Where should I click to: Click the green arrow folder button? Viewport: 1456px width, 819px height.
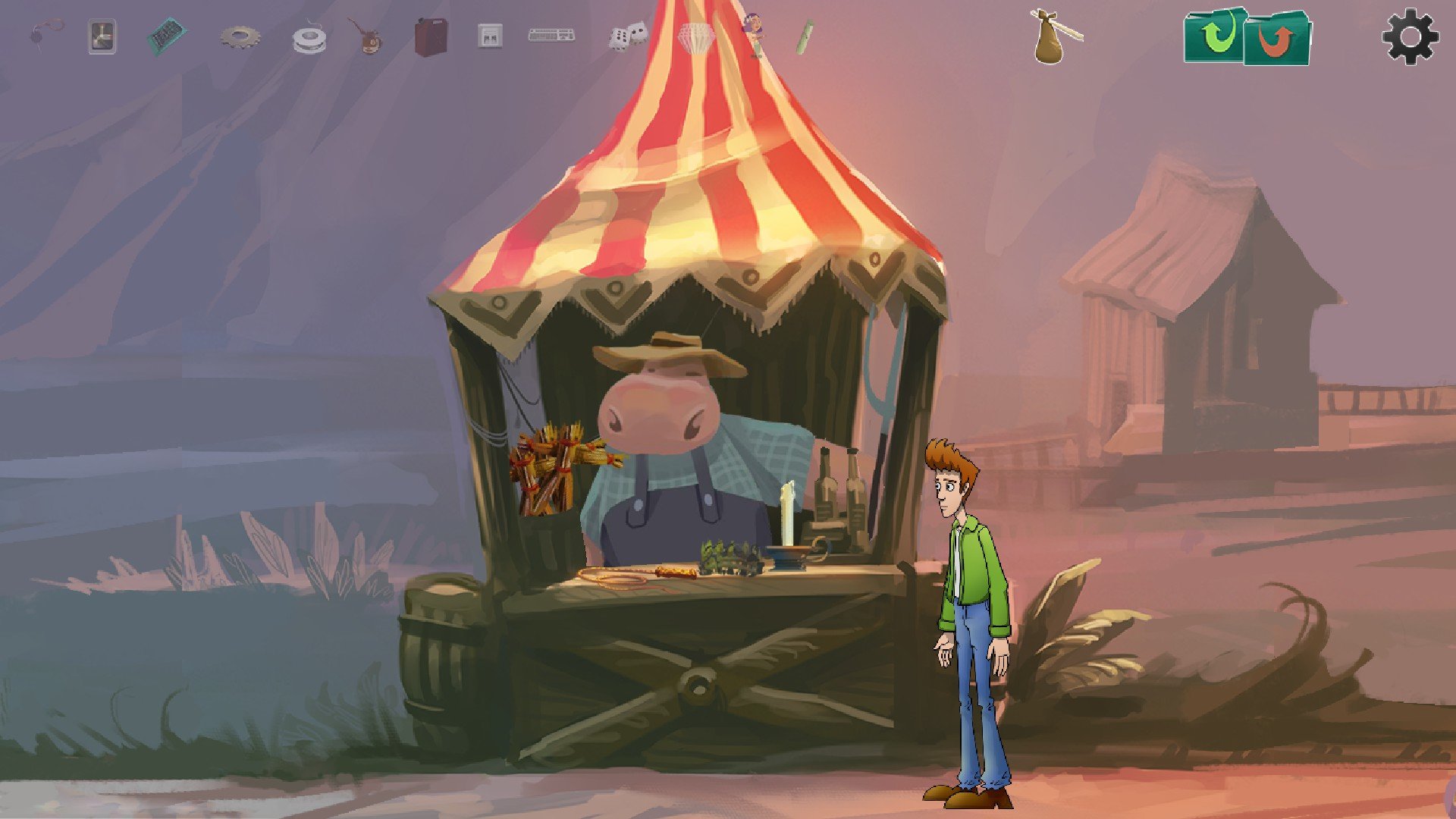[x=1215, y=35]
